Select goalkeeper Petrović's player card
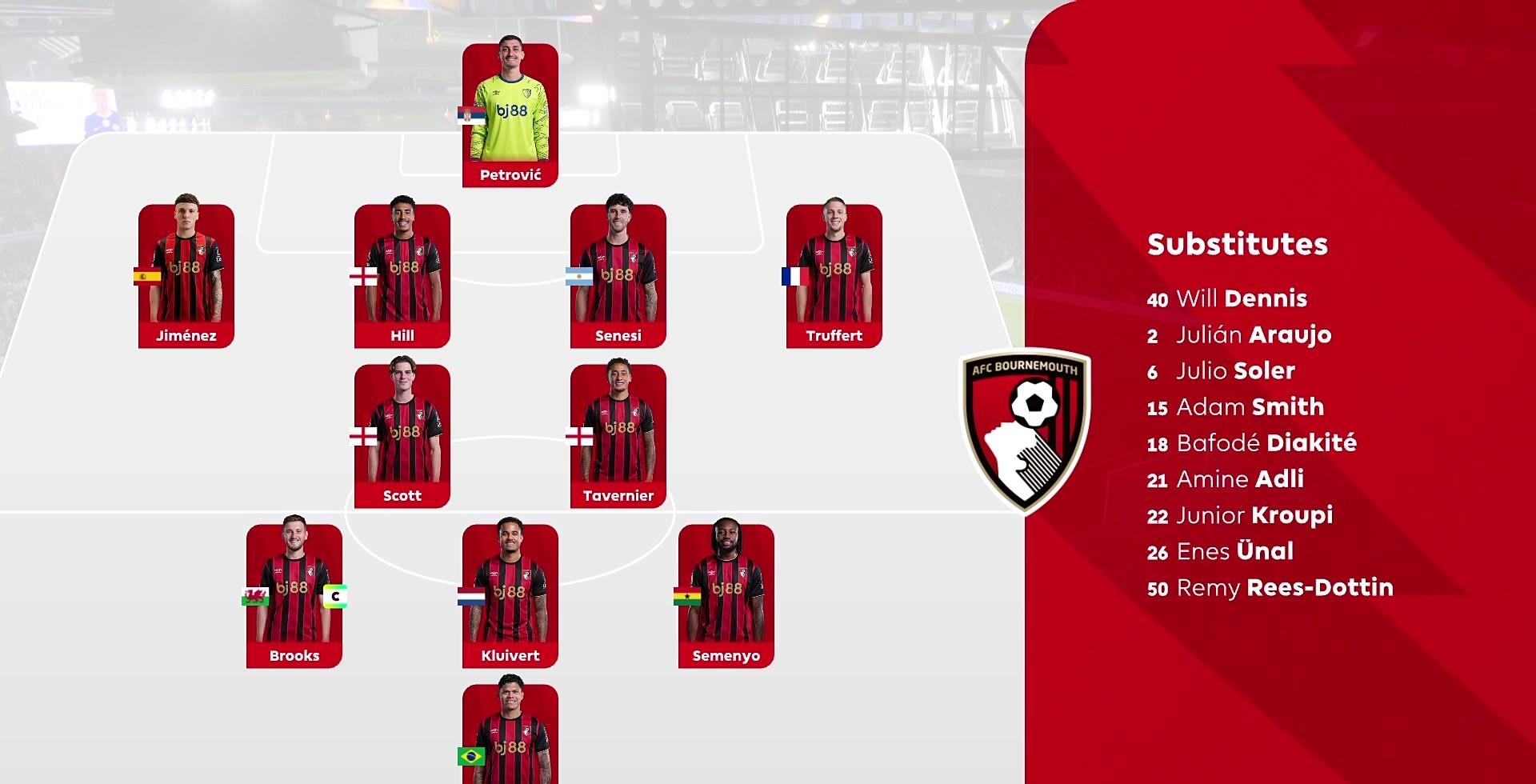Image resolution: width=1536 pixels, height=784 pixels. [x=510, y=115]
